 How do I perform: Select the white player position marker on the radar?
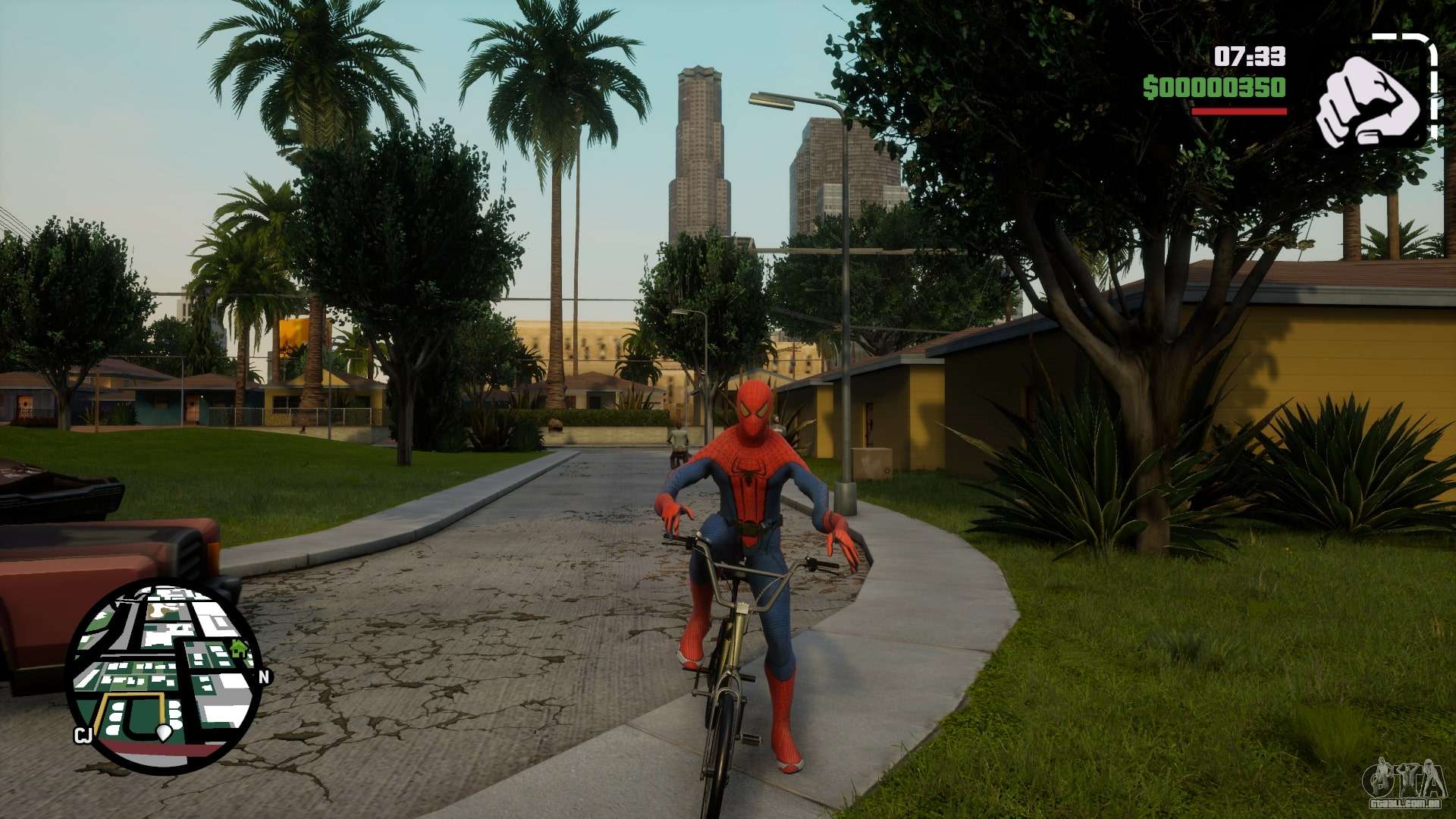[165, 733]
